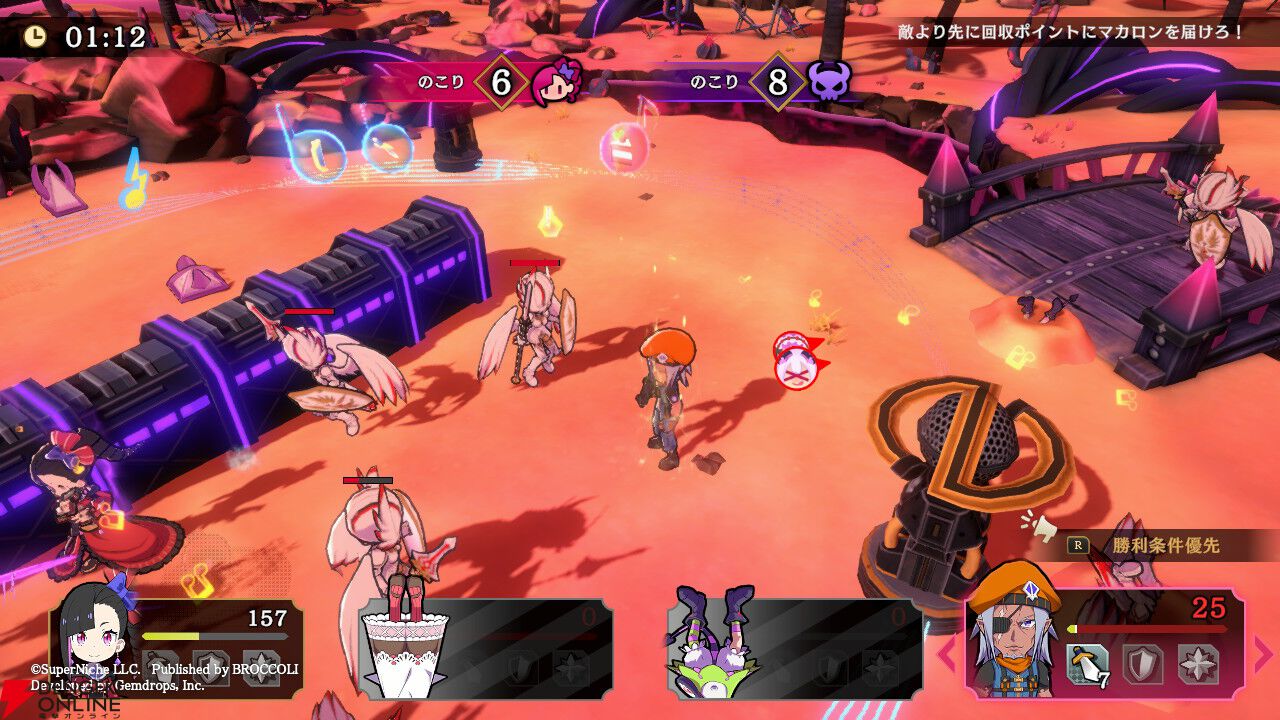Click the purple demon enemy team icon
The height and width of the screenshot is (720, 1280).
[x=829, y=82]
